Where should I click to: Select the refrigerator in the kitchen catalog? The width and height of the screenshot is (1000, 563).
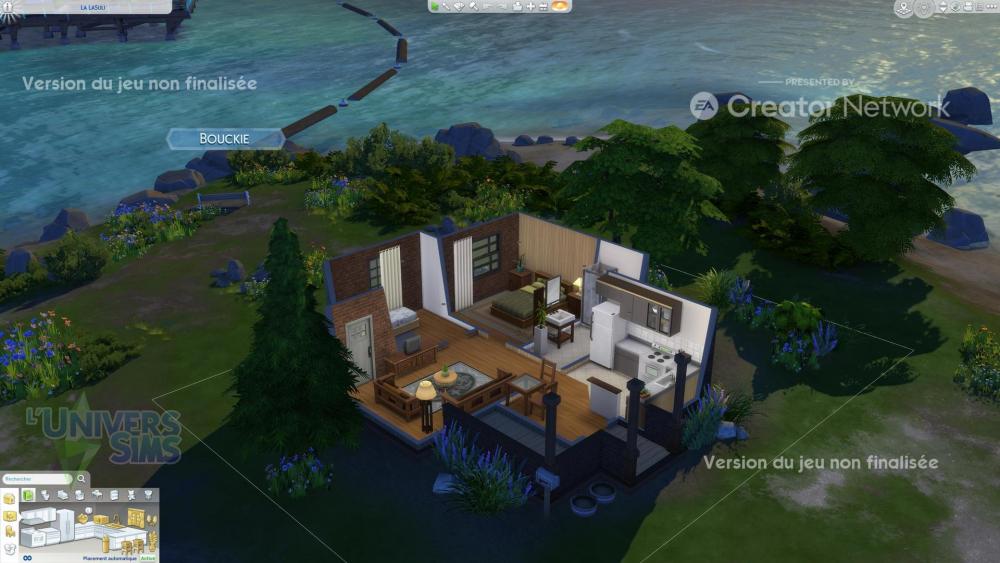pyautogui.click(x=63, y=522)
